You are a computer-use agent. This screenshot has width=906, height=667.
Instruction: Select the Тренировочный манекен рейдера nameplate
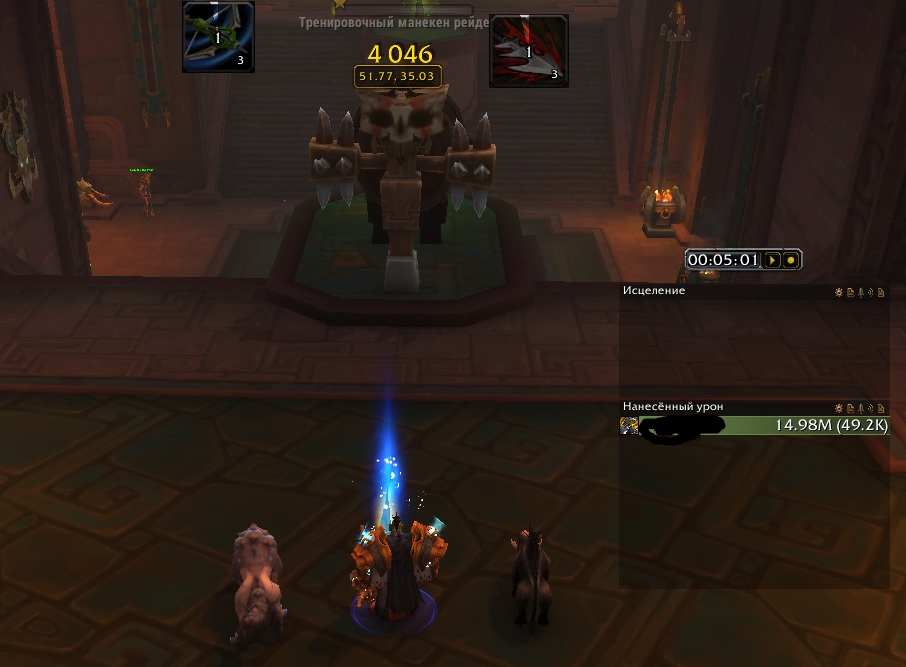point(394,22)
